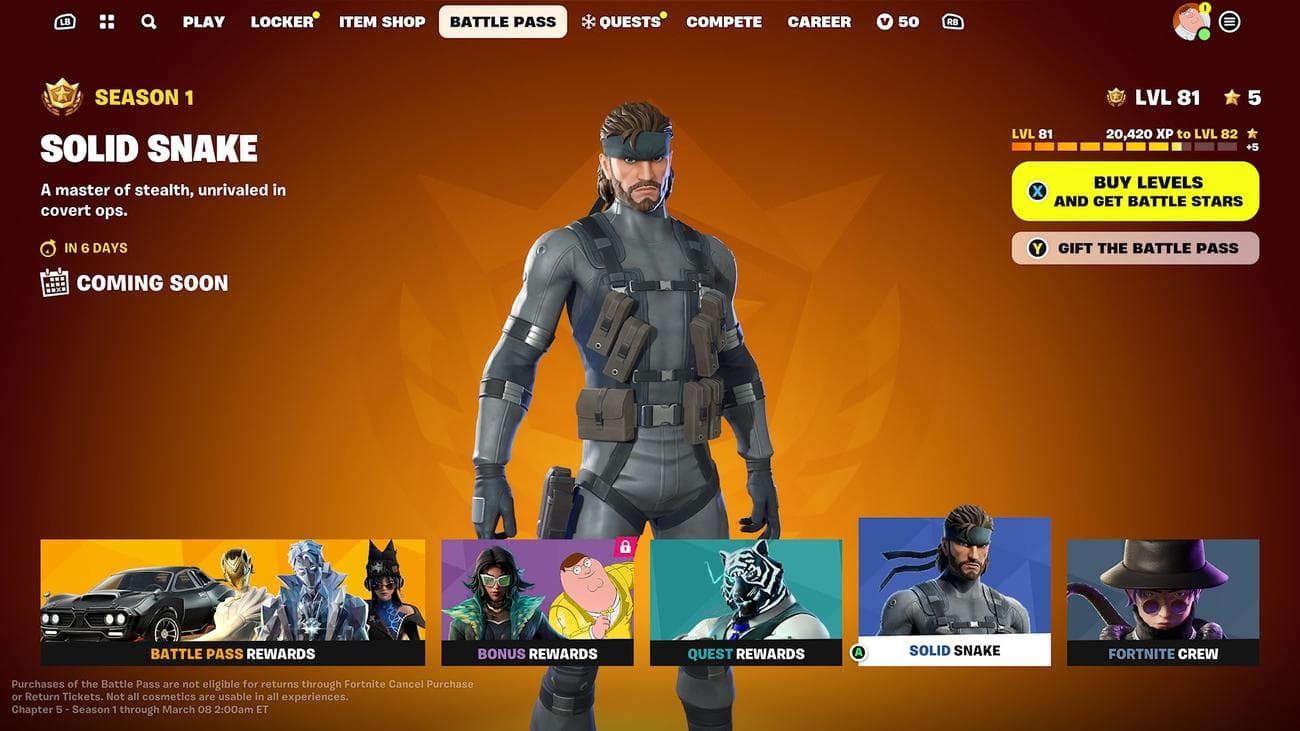Select GIFT THE BATTLE PASS

coord(1135,247)
